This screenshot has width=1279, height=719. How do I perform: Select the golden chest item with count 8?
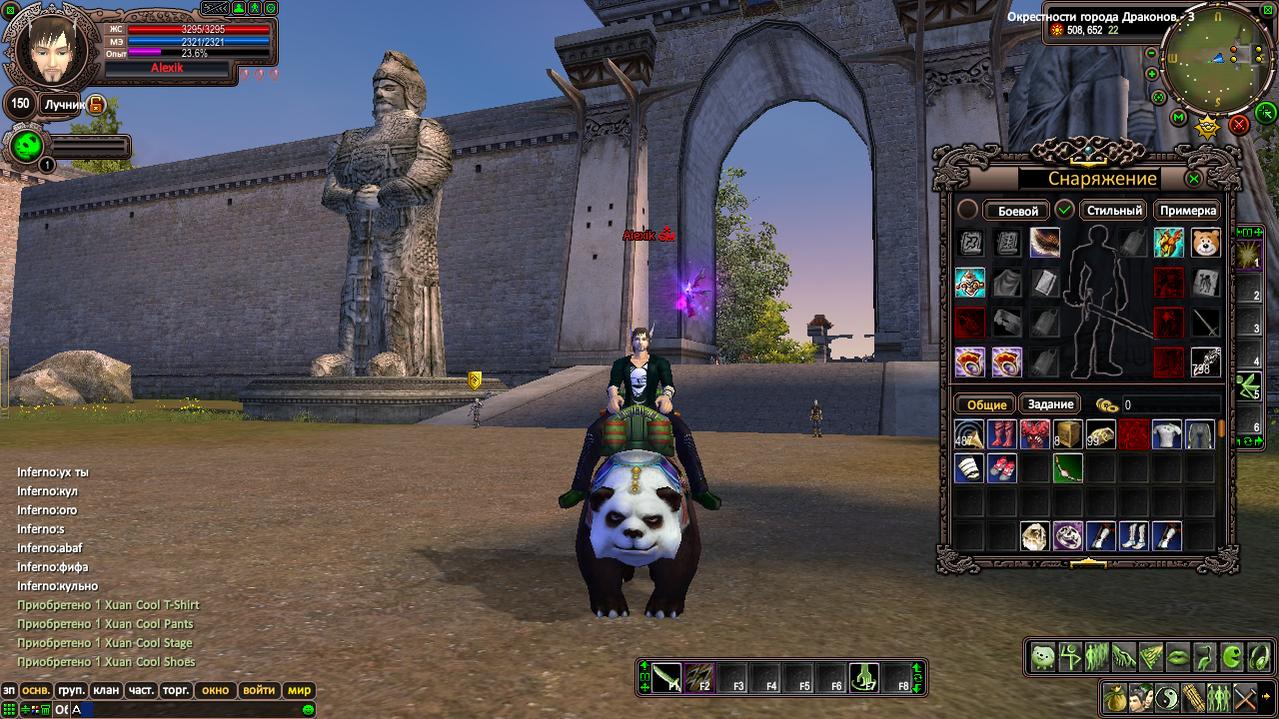(x=1067, y=434)
